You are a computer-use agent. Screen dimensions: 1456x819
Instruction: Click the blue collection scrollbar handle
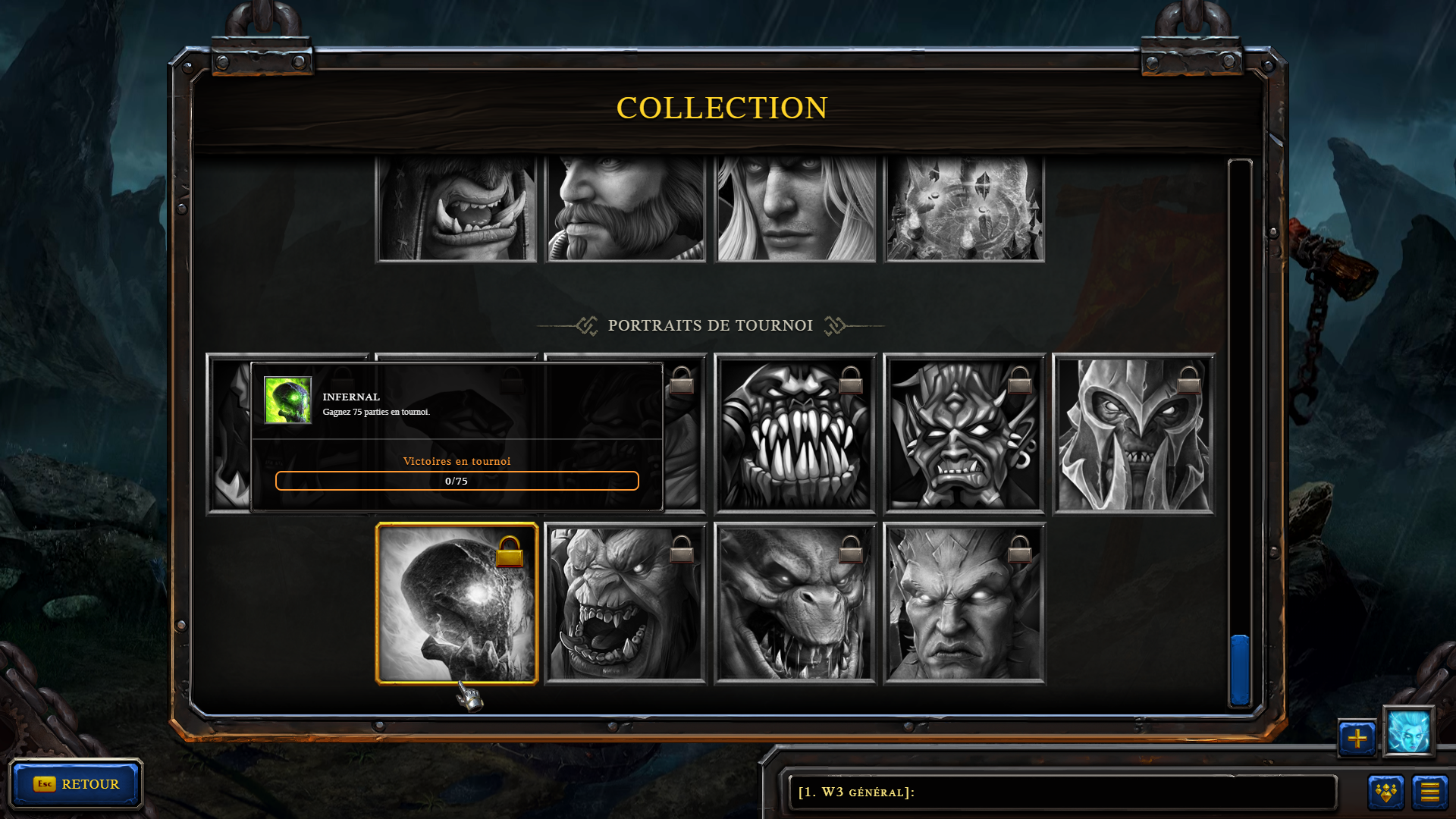coord(1240,670)
